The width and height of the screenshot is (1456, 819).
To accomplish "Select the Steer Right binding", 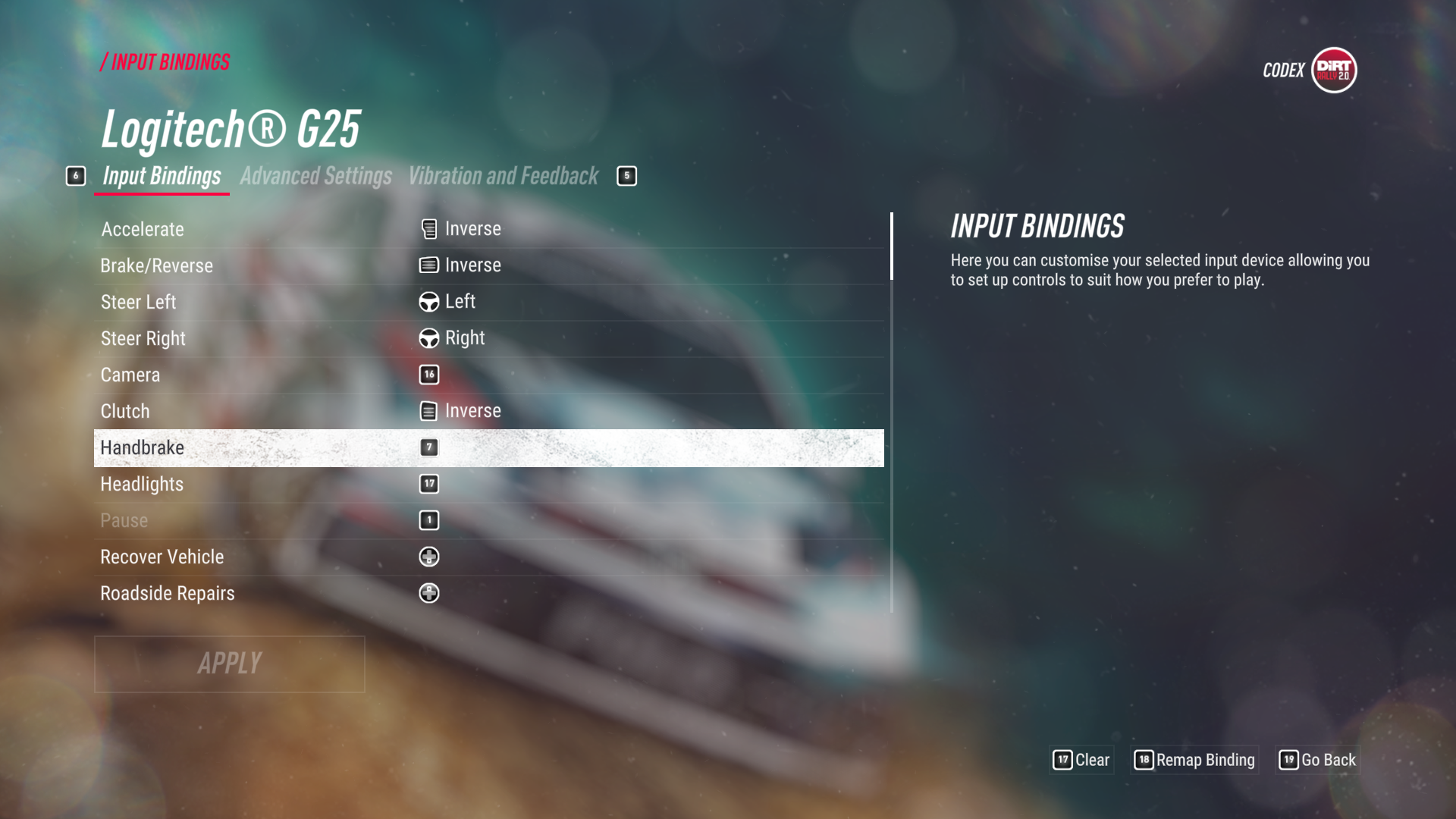I will click(x=488, y=338).
